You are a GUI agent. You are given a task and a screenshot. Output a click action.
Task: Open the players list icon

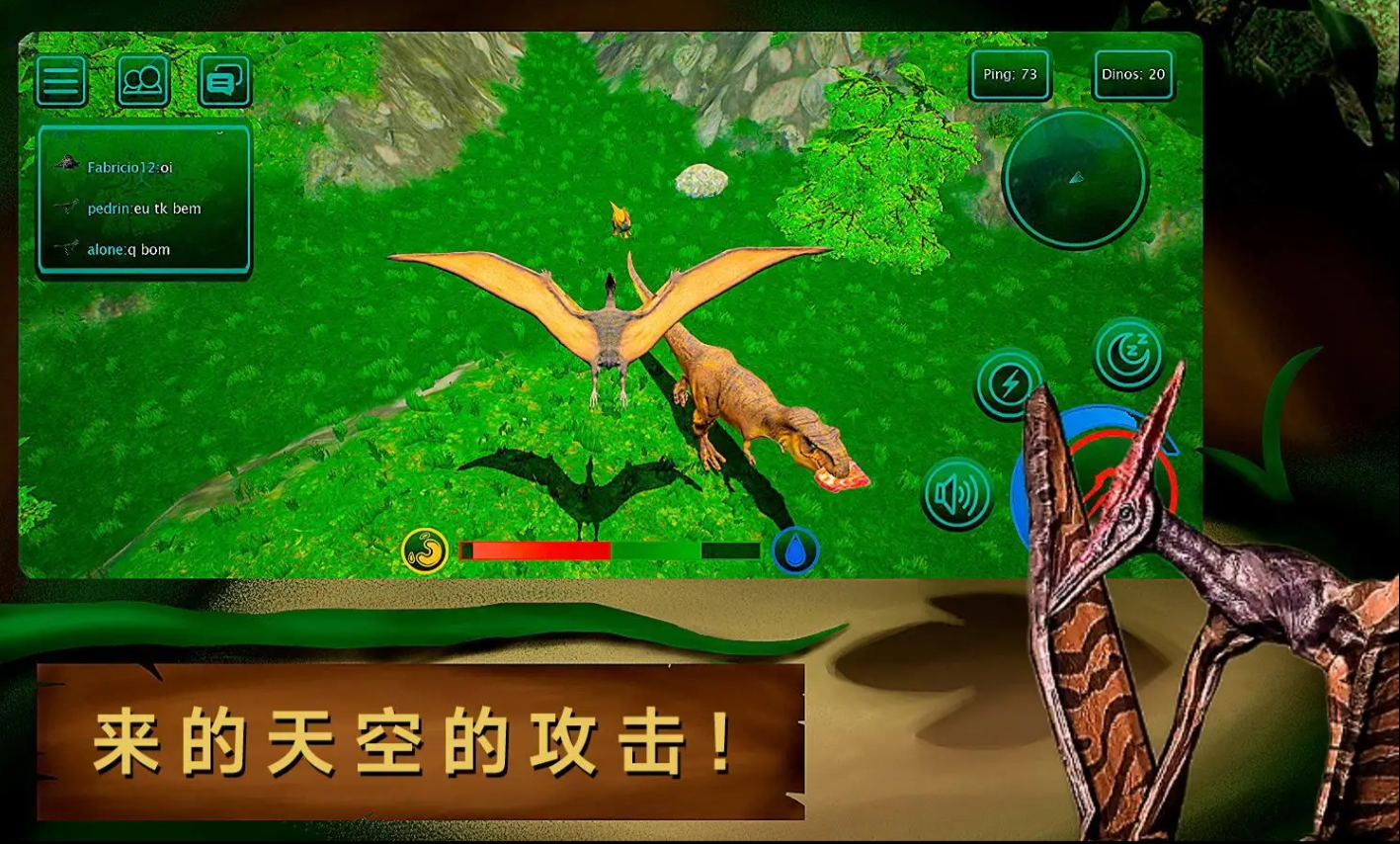click(143, 81)
